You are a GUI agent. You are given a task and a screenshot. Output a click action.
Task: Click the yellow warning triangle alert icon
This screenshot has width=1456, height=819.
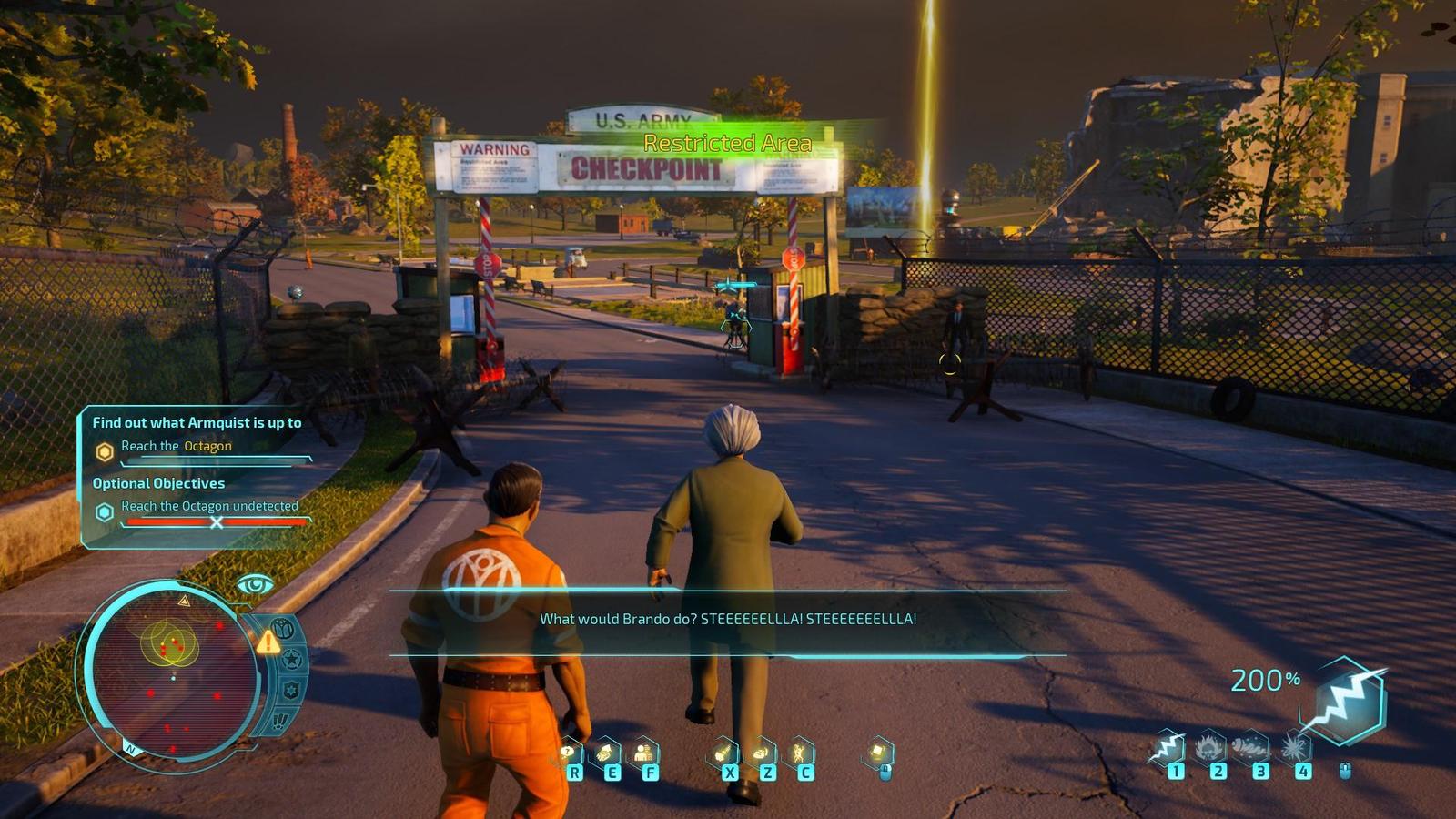tap(268, 643)
